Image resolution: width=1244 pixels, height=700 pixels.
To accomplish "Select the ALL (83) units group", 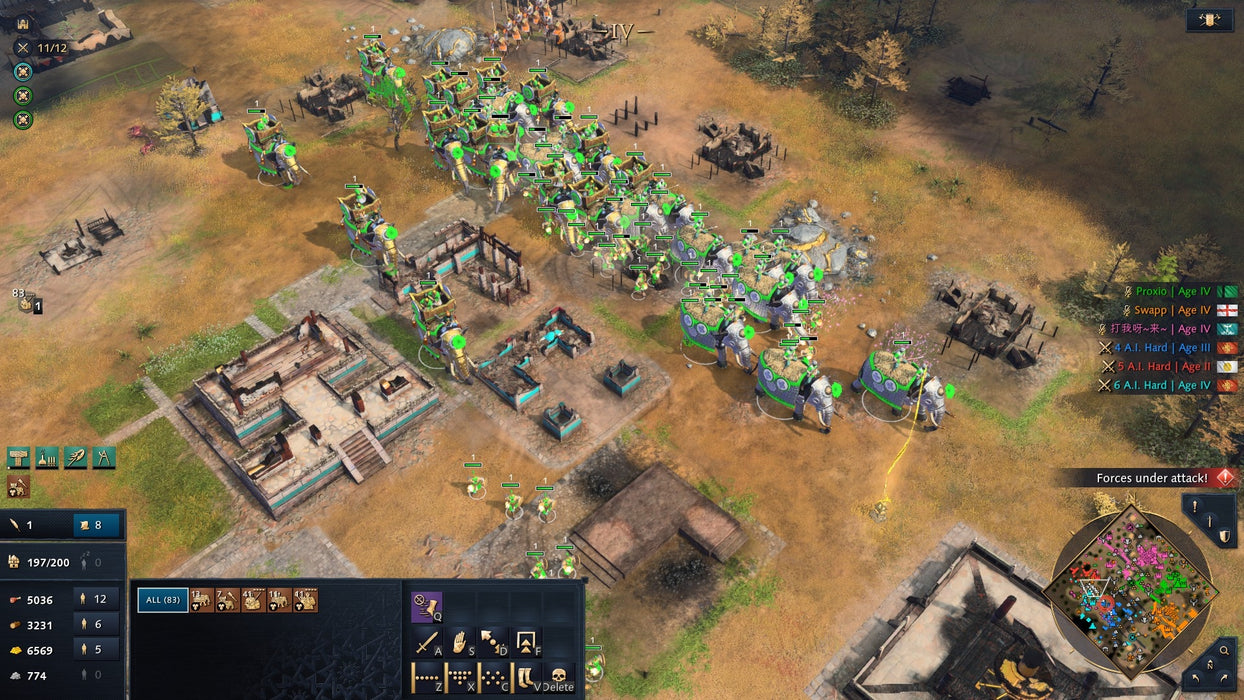I will (163, 599).
